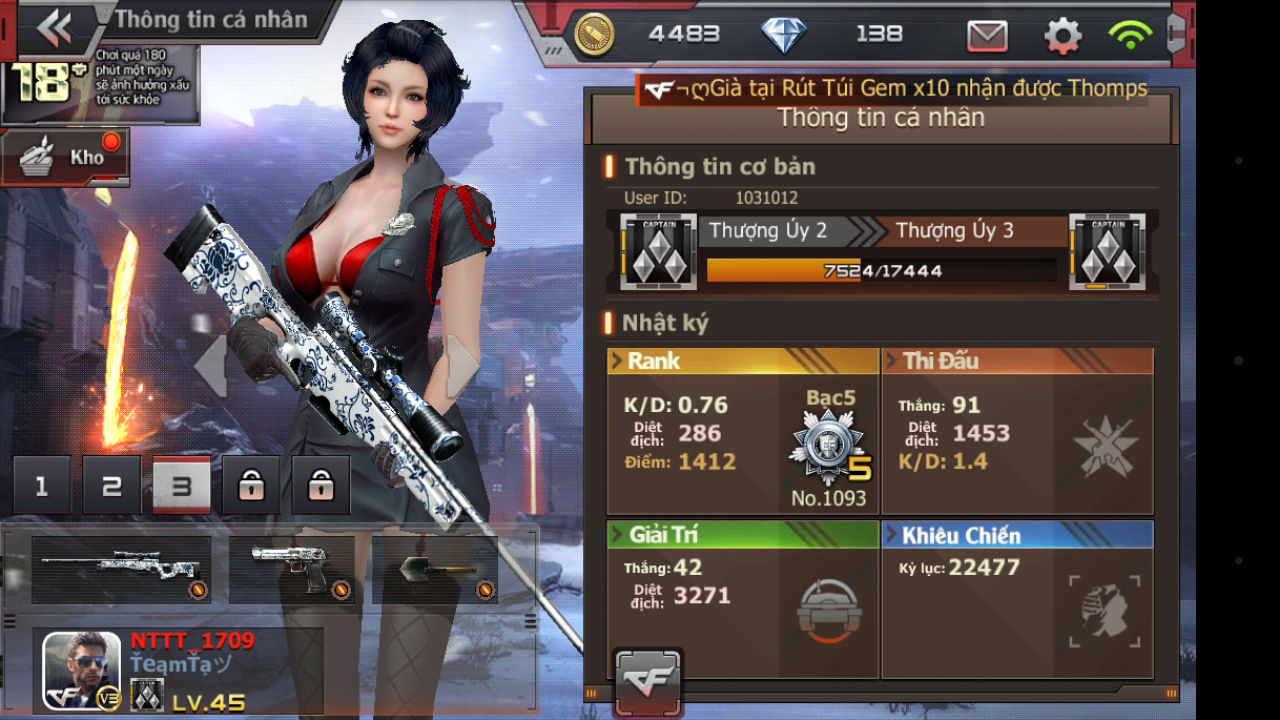Tap the CF logo button at bottom
This screenshot has width=1280, height=720.
tap(648, 682)
